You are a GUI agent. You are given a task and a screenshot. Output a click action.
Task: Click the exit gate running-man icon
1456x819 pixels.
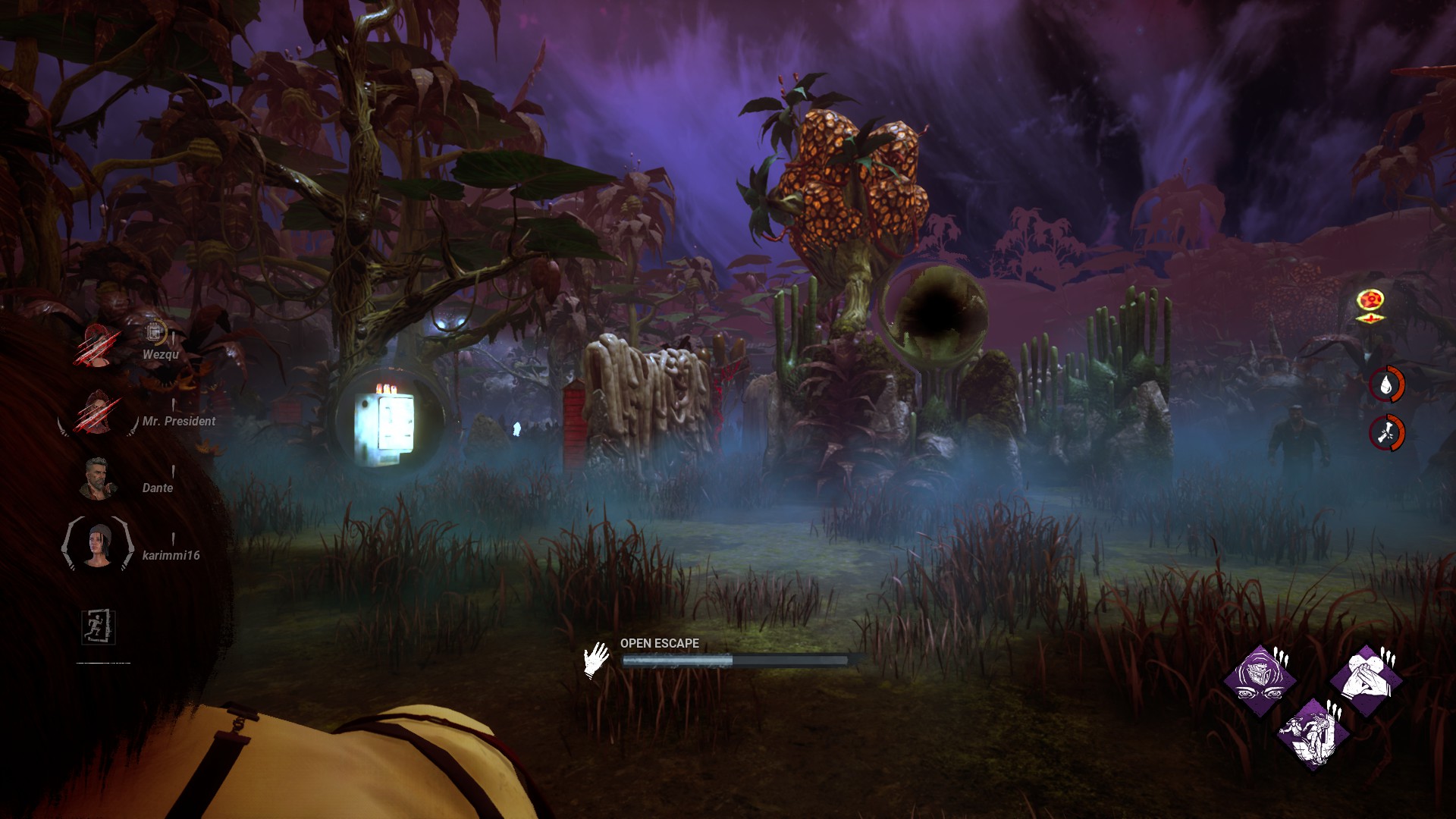click(x=99, y=626)
